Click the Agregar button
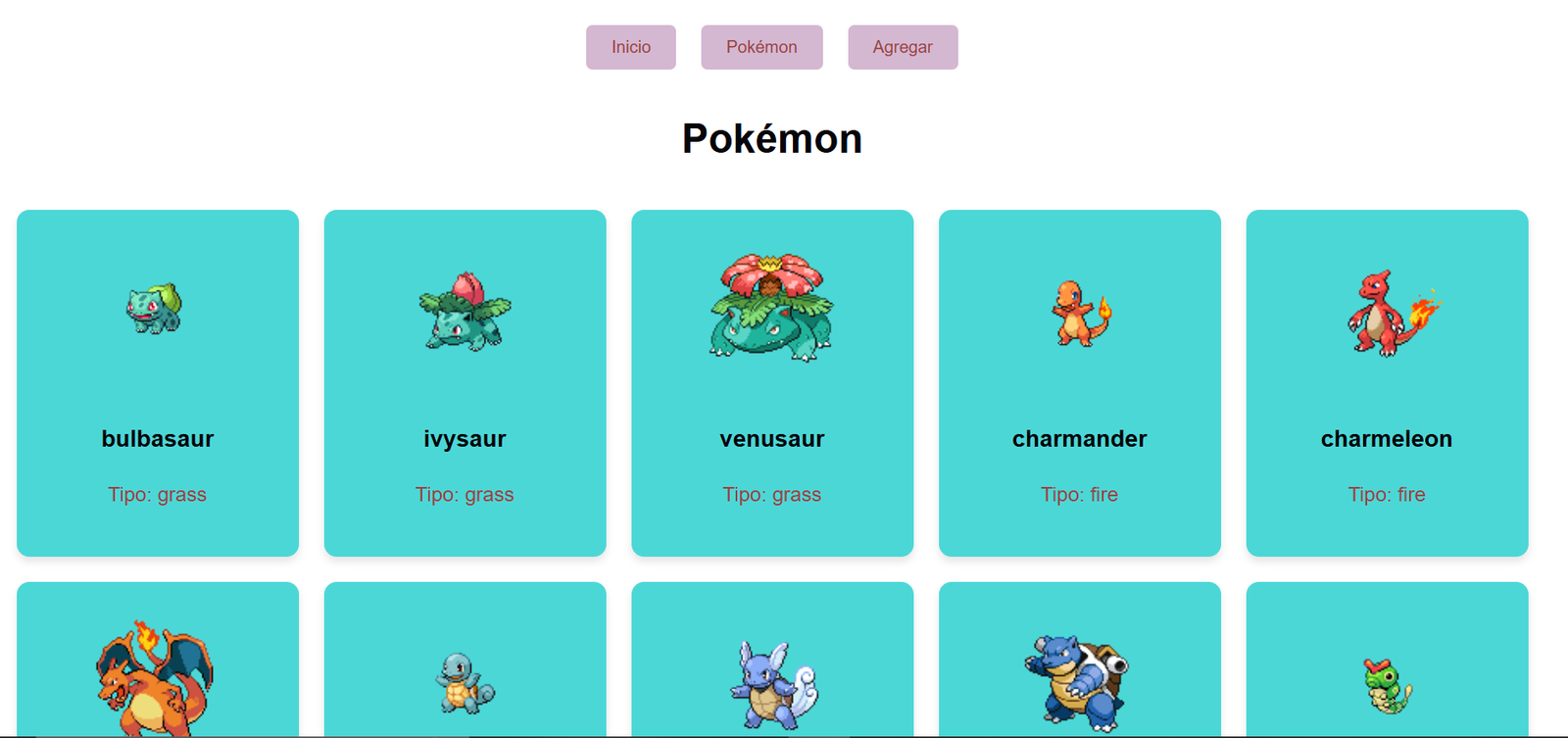Viewport: 1568px width, 738px height. point(903,46)
